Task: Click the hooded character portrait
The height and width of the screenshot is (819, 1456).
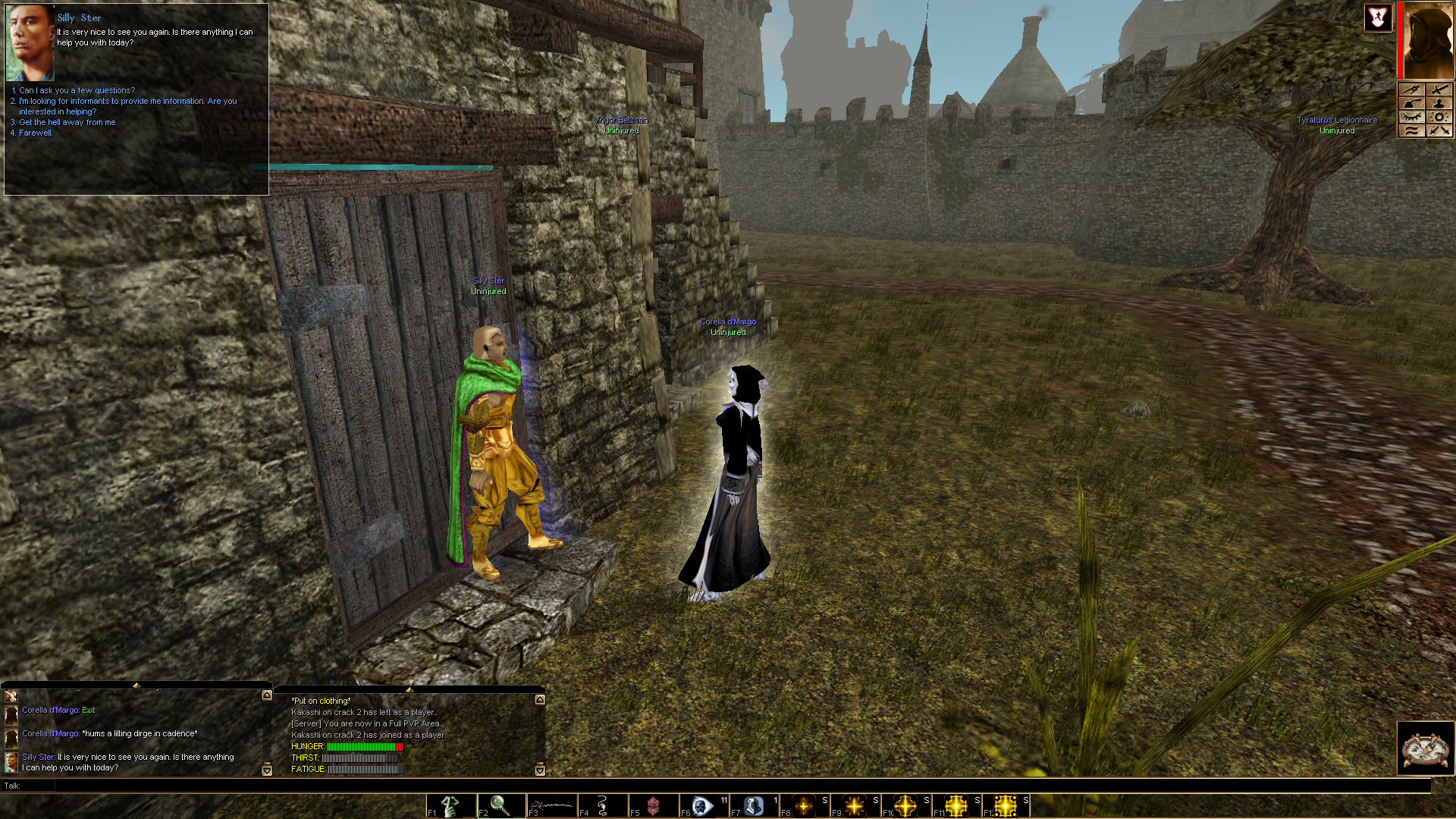Action: pyautogui.click(x=1427, y=41)
